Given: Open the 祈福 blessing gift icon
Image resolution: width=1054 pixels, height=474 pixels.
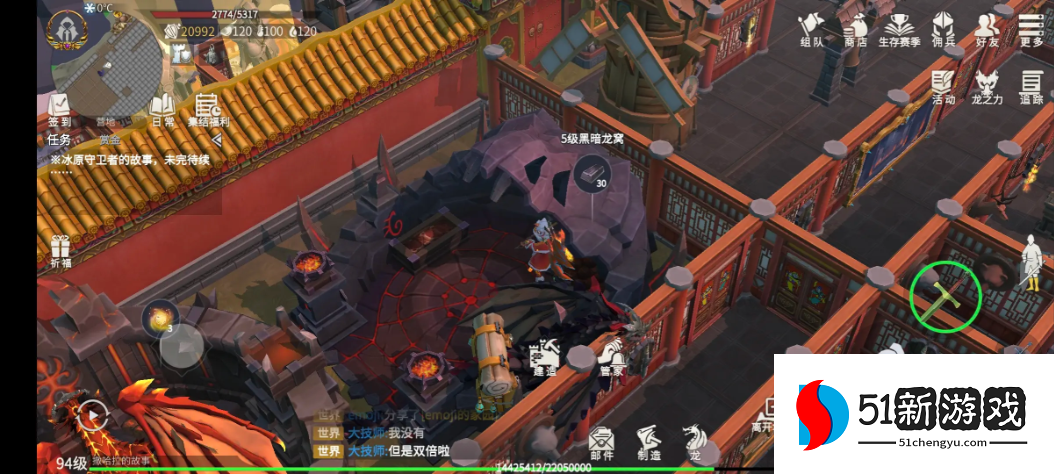Looking at the screenshot, I should pos(60,252).
